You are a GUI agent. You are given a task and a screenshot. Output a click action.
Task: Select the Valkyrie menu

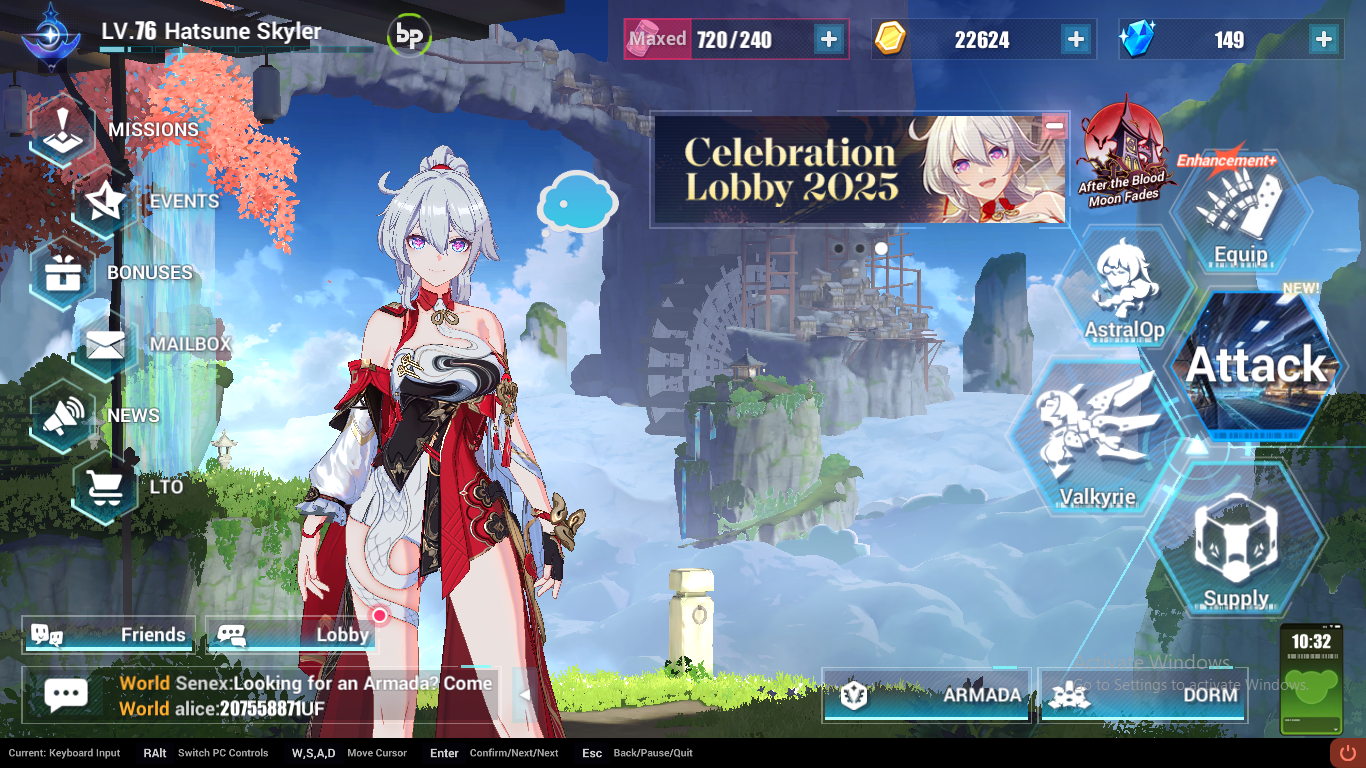[x=1094, y=435]
